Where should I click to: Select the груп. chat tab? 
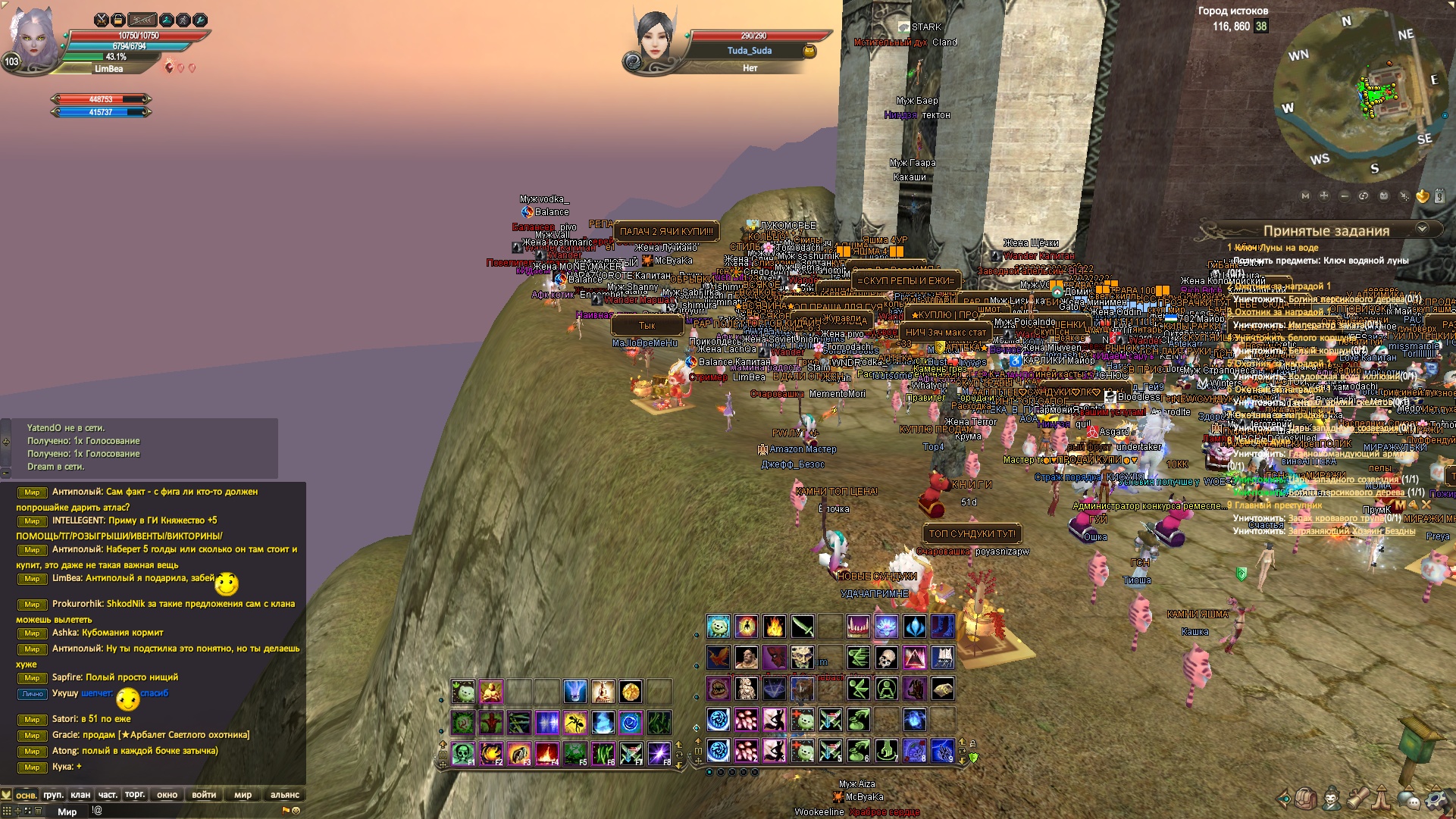click(x=53, y=795)
